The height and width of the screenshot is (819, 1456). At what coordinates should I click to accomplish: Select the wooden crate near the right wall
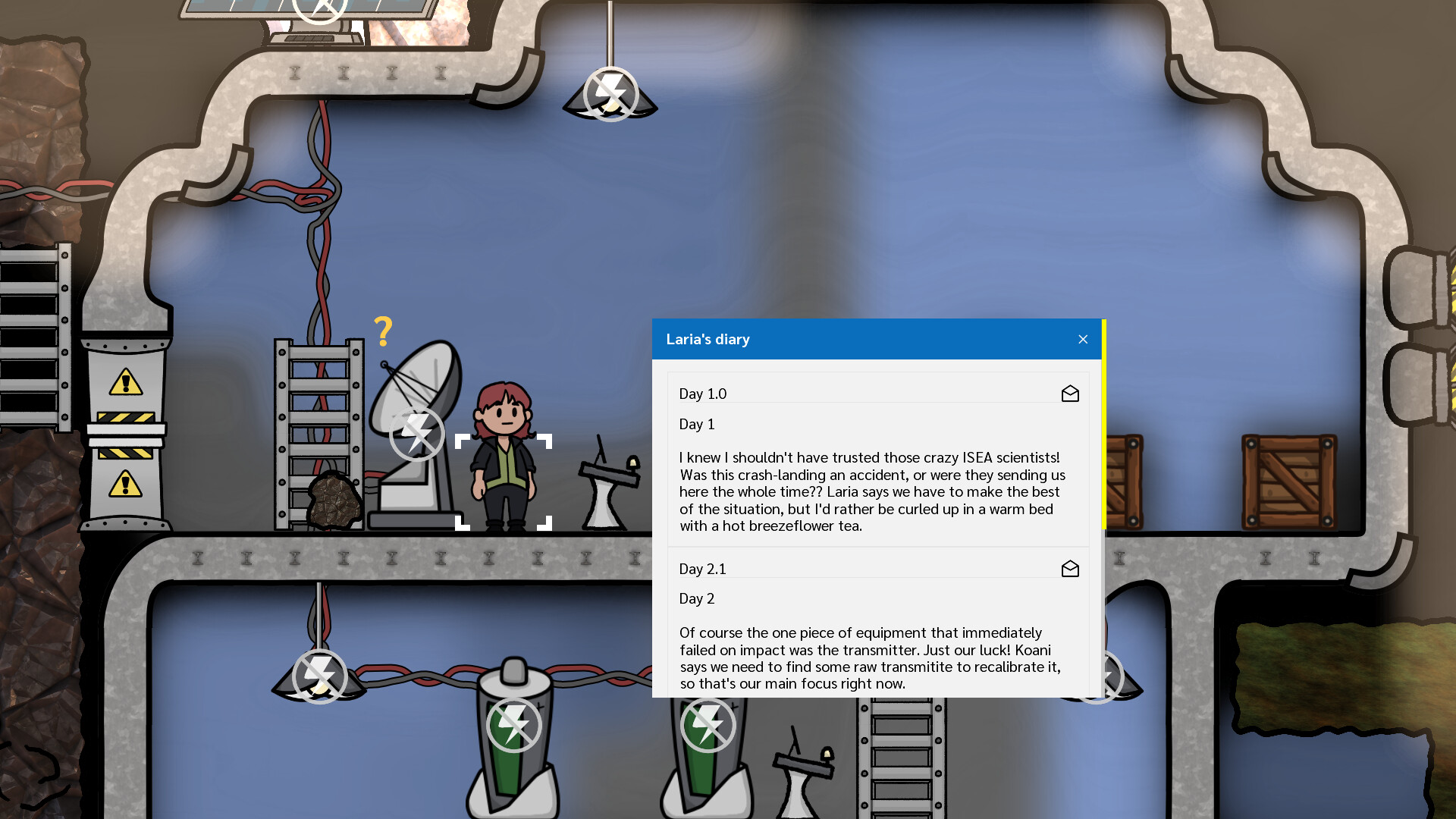(1289, 482)
